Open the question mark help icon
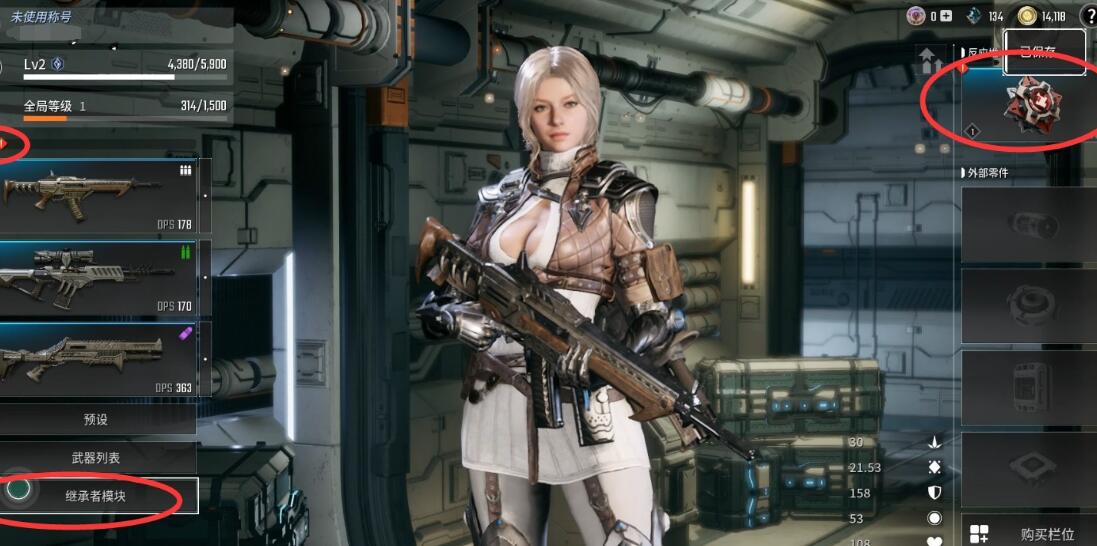 (x=1088, y=16)
